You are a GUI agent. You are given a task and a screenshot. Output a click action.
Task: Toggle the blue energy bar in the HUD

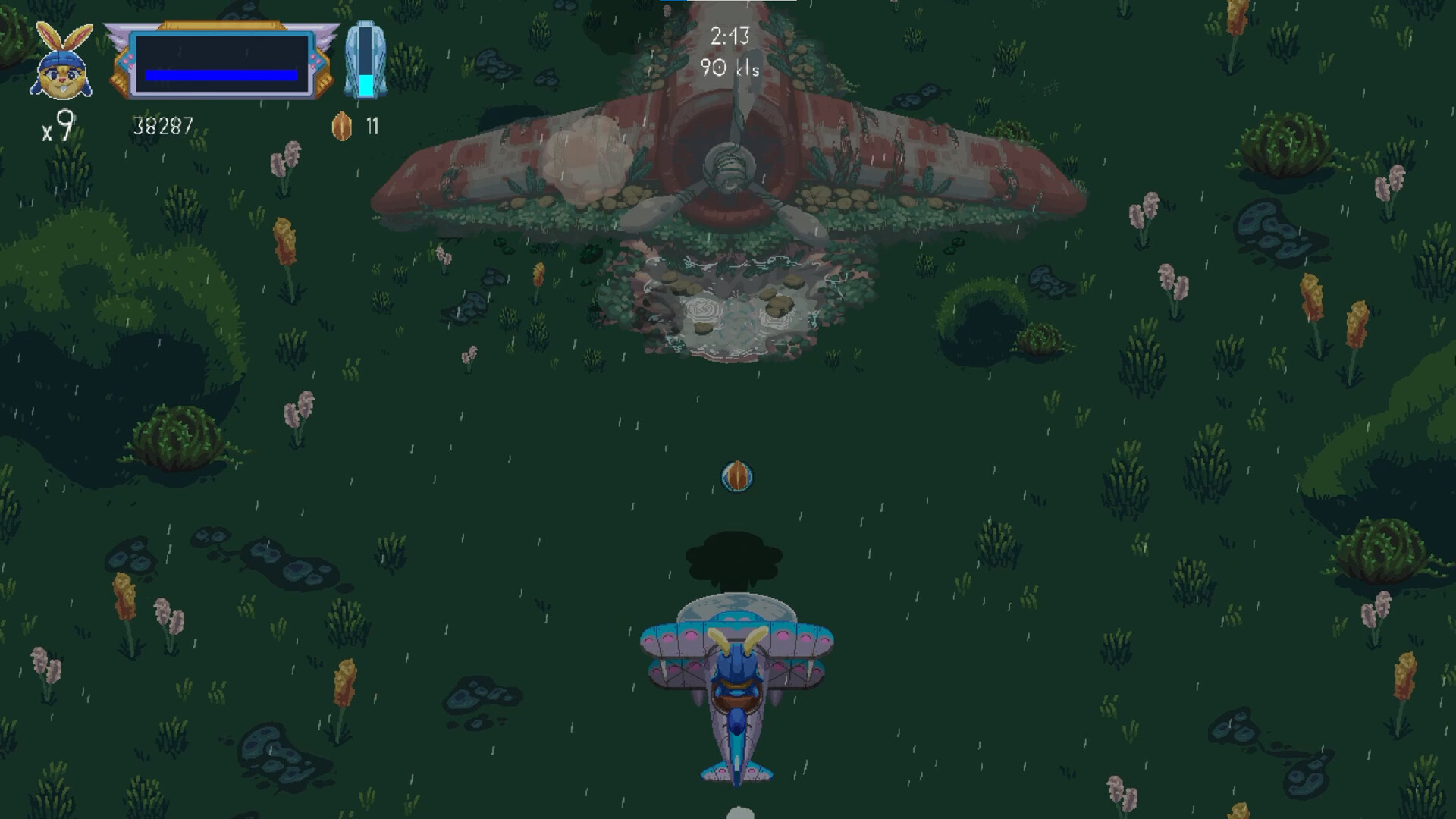220,74
